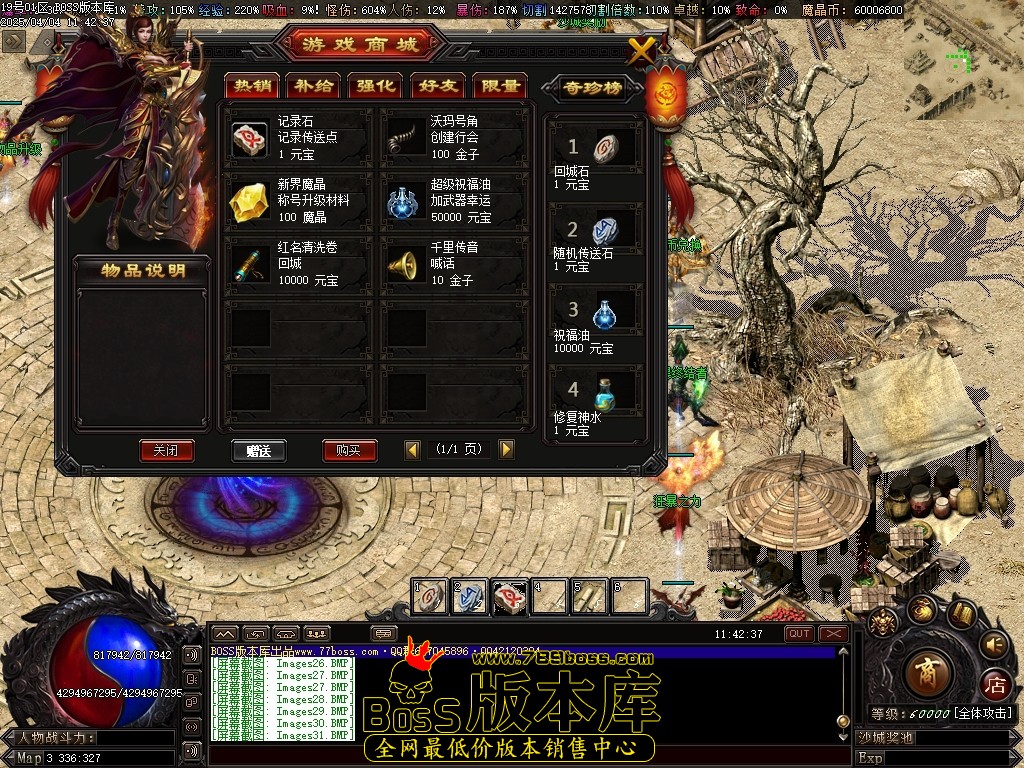This screenshot has width=1024, height=768.
Task: Choose the 沃玛号角 item
Action: pos(406,139)
